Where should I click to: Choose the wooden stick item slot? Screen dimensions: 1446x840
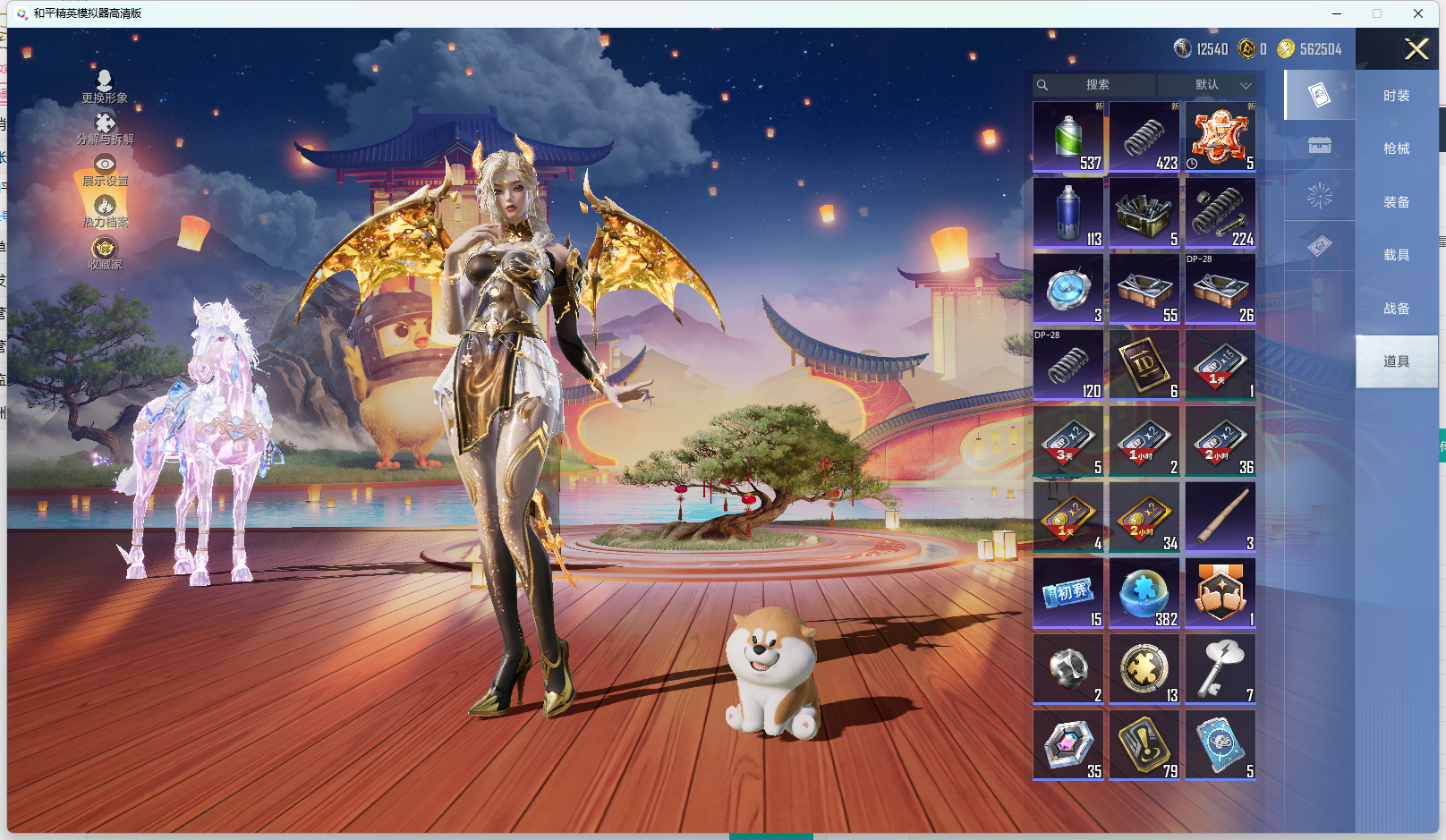[x=1221, y=517]
